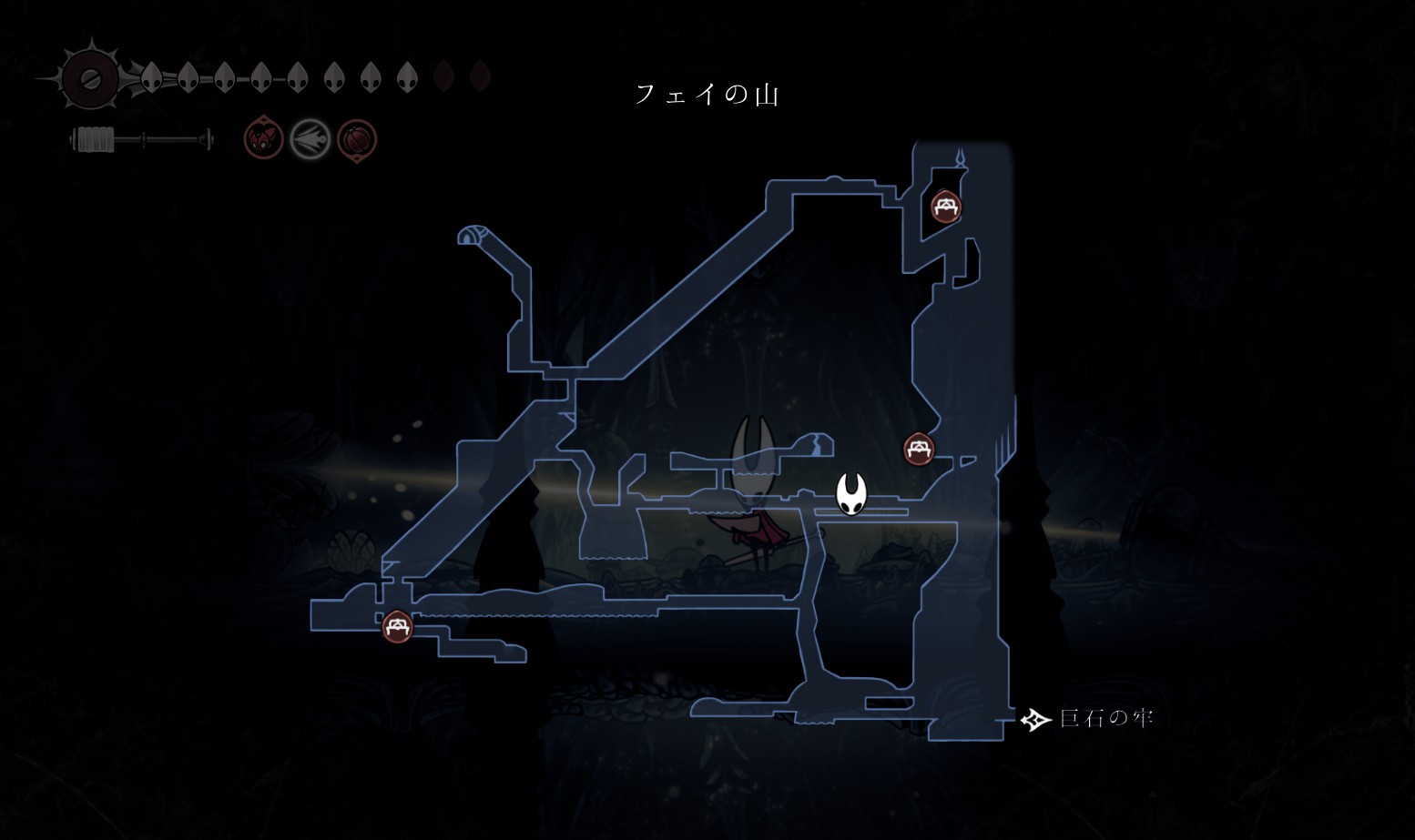Select the bench marker right of Hornet's marker
The width and height of the screenshot is (1415, 840).
pyautogui.click(x=918, y=449)
